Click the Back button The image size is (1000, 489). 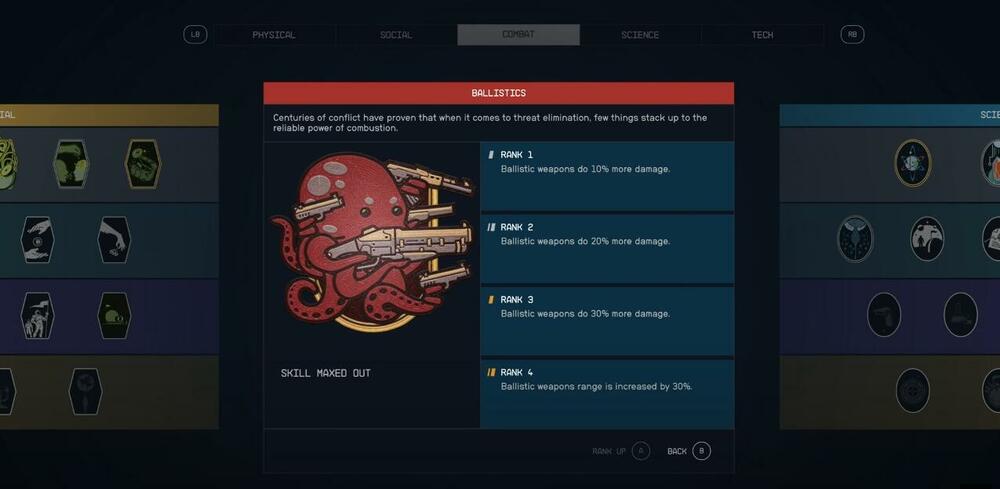point(689,451)
